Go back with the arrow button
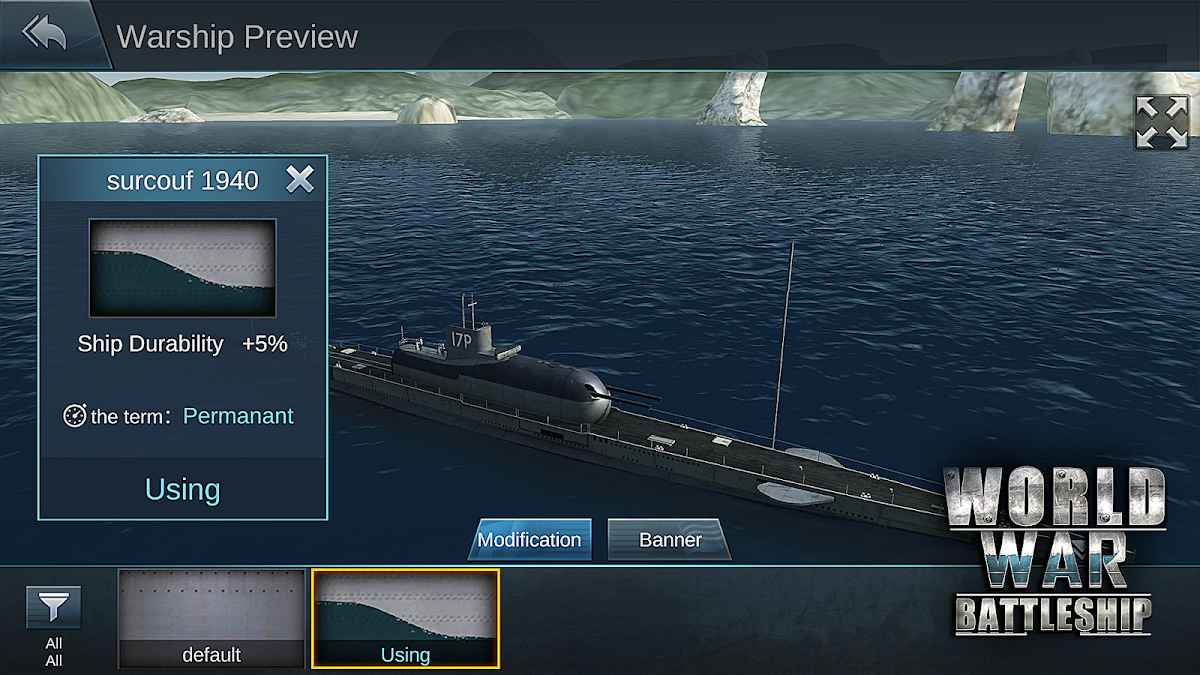Screen dimensions: 1200x675 click(45, 34)
